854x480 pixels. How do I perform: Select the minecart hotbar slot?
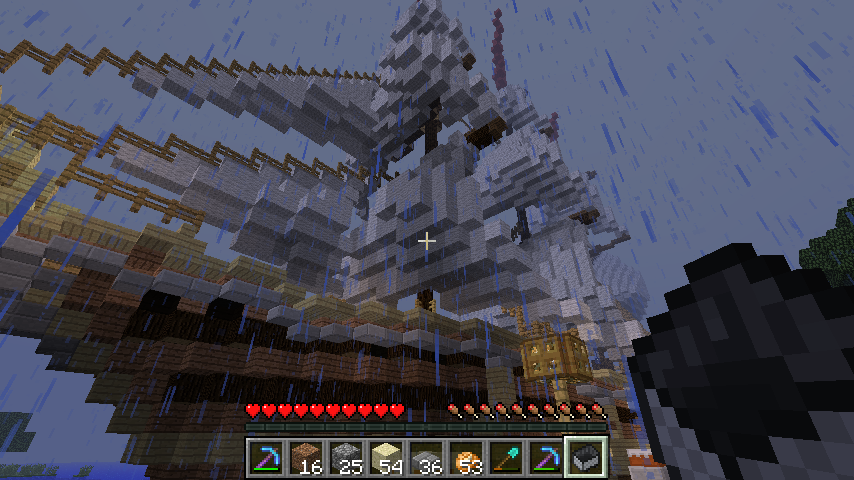tap(585, 457)
